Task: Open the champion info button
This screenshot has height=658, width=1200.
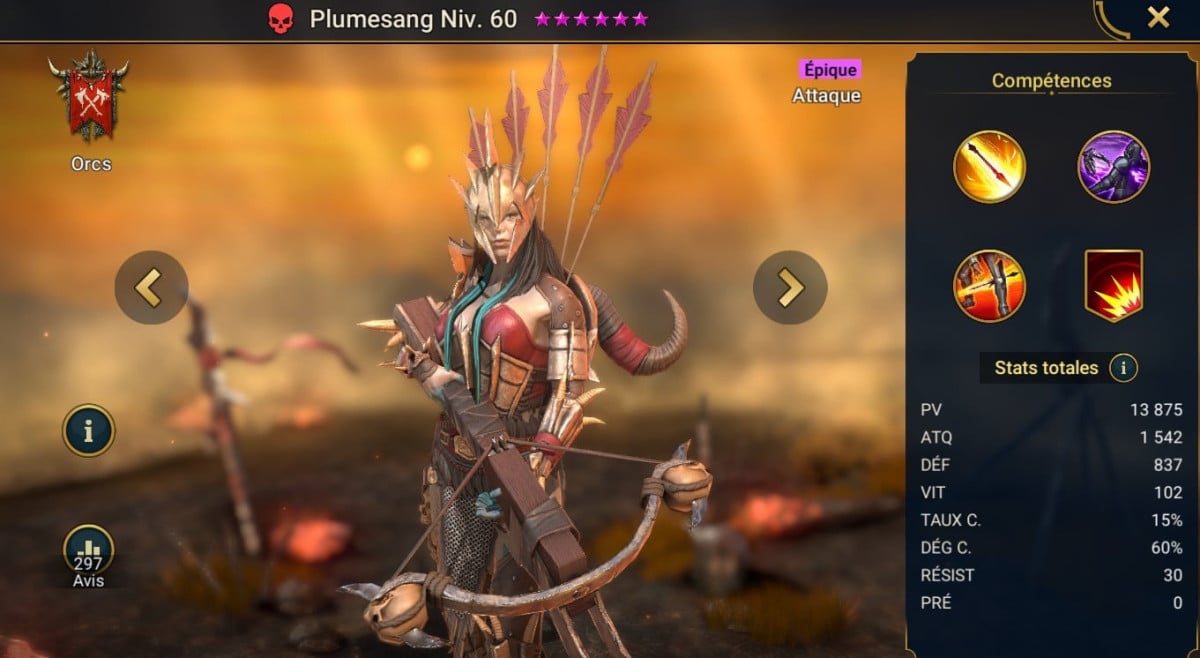Action: click(x=89, y=430)
